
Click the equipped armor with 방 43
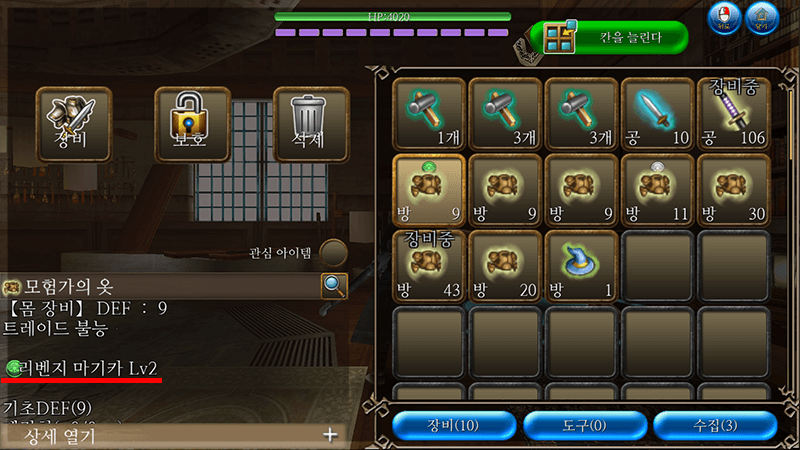coord(429,266)
